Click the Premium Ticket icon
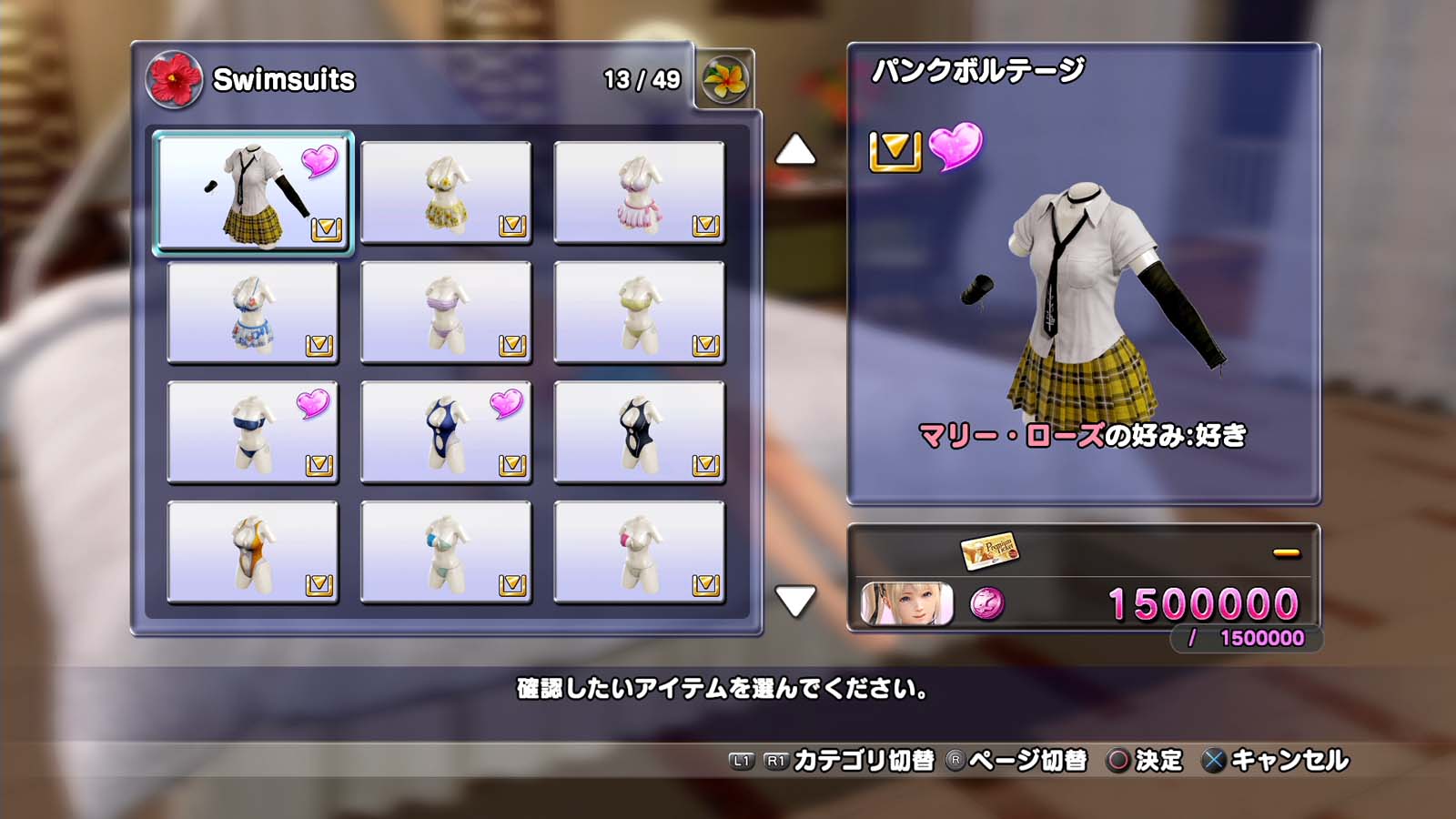 pyautogui.click(x=989, y=550)
